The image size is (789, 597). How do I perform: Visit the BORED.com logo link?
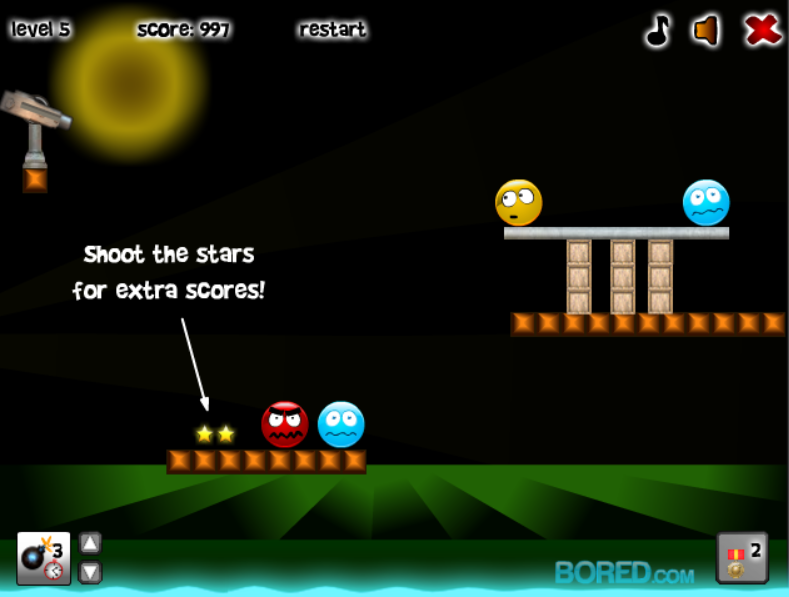click(x=624, y=573)
